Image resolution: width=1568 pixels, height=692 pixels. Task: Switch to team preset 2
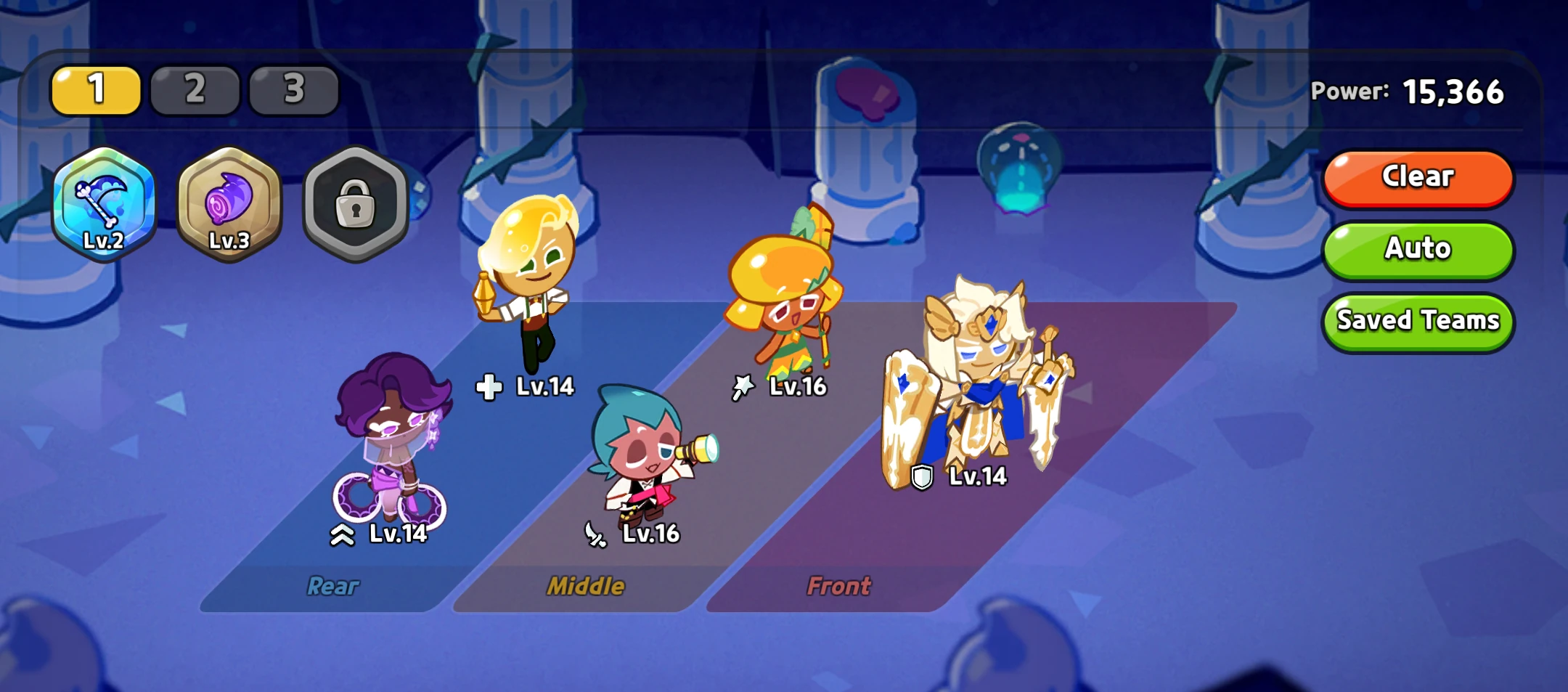(x=194, y=89)
